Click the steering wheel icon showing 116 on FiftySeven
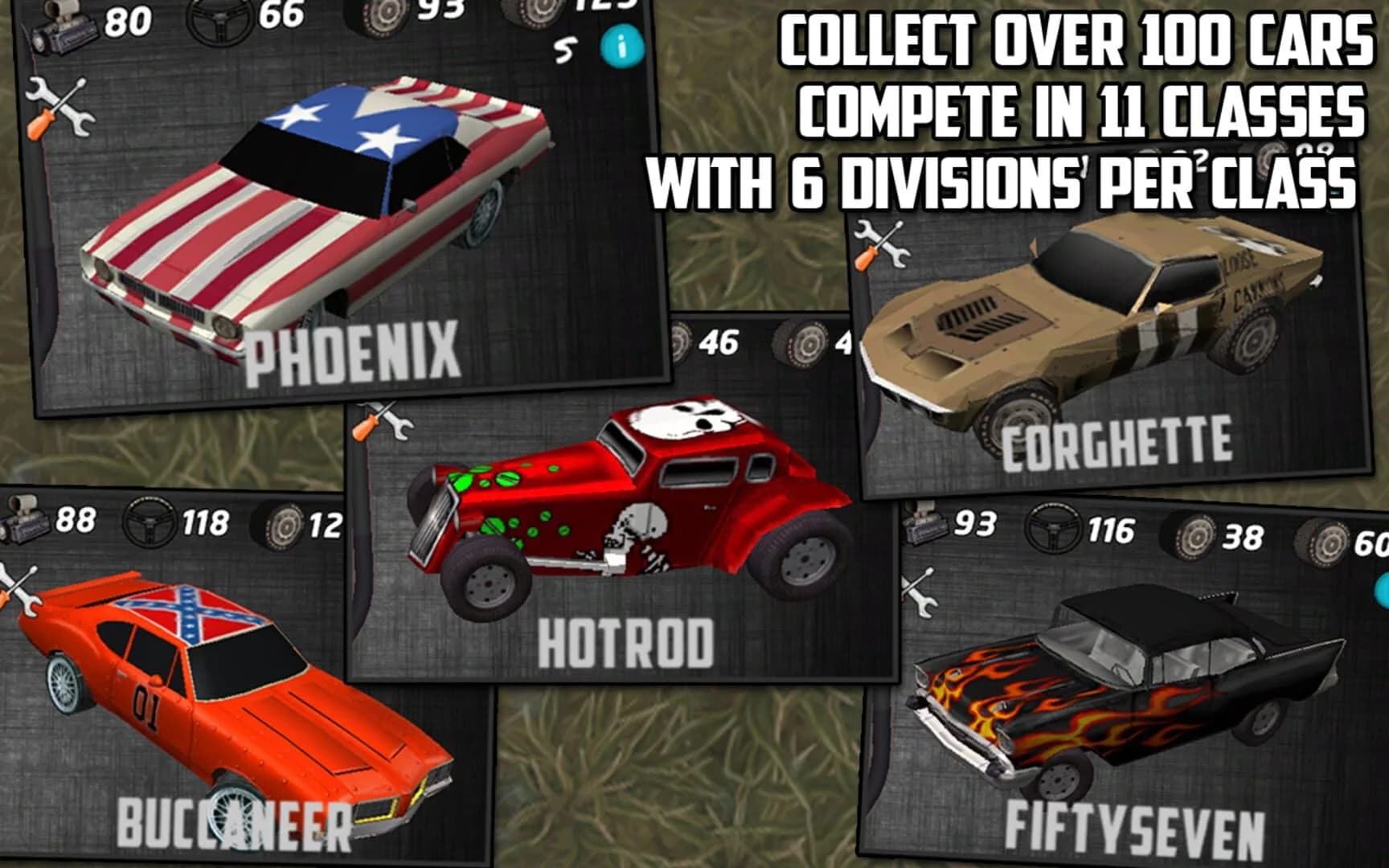 tap(1051, 525)
